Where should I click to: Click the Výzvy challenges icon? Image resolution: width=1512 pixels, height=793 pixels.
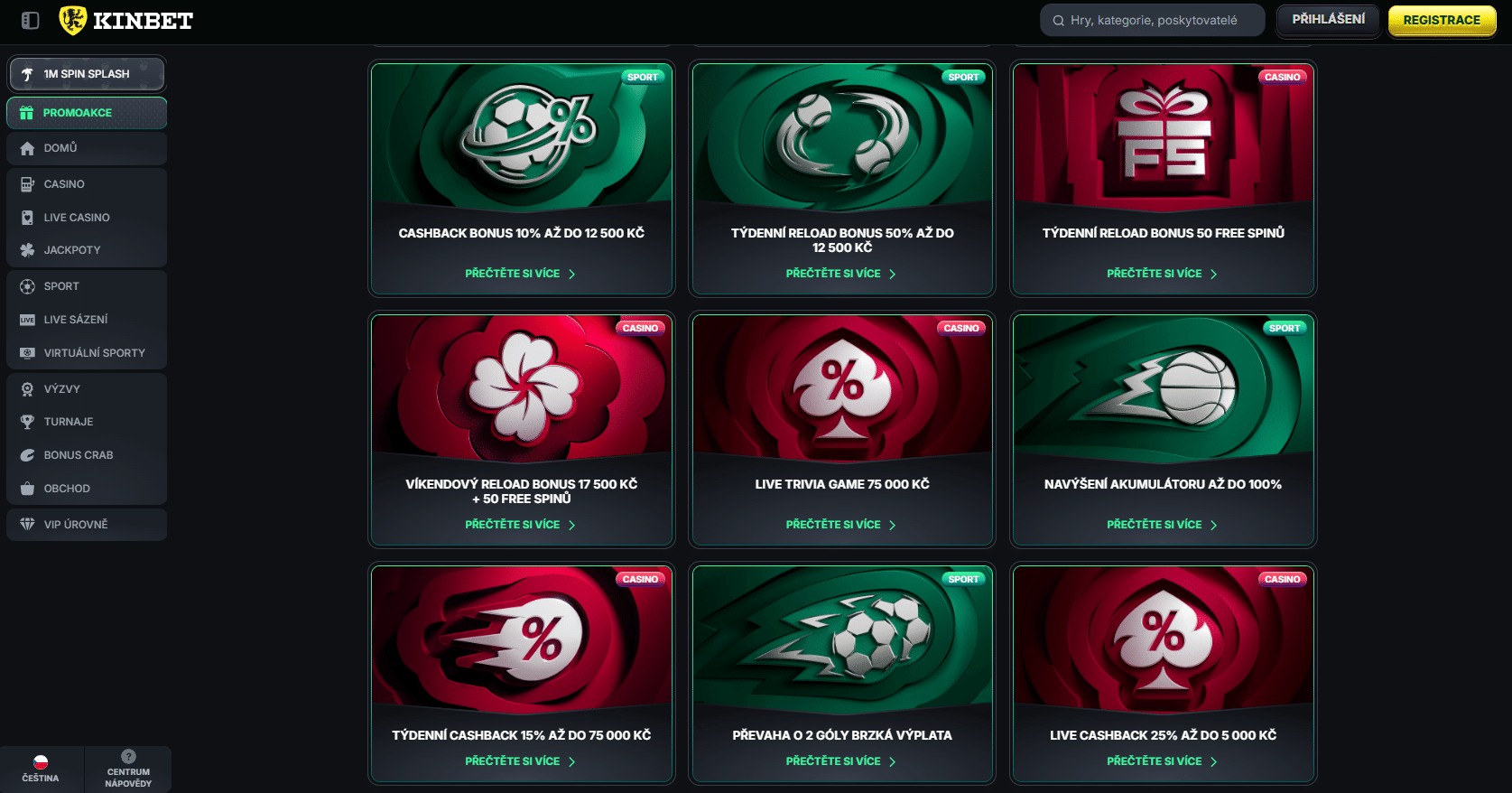[x=27, y=388]
